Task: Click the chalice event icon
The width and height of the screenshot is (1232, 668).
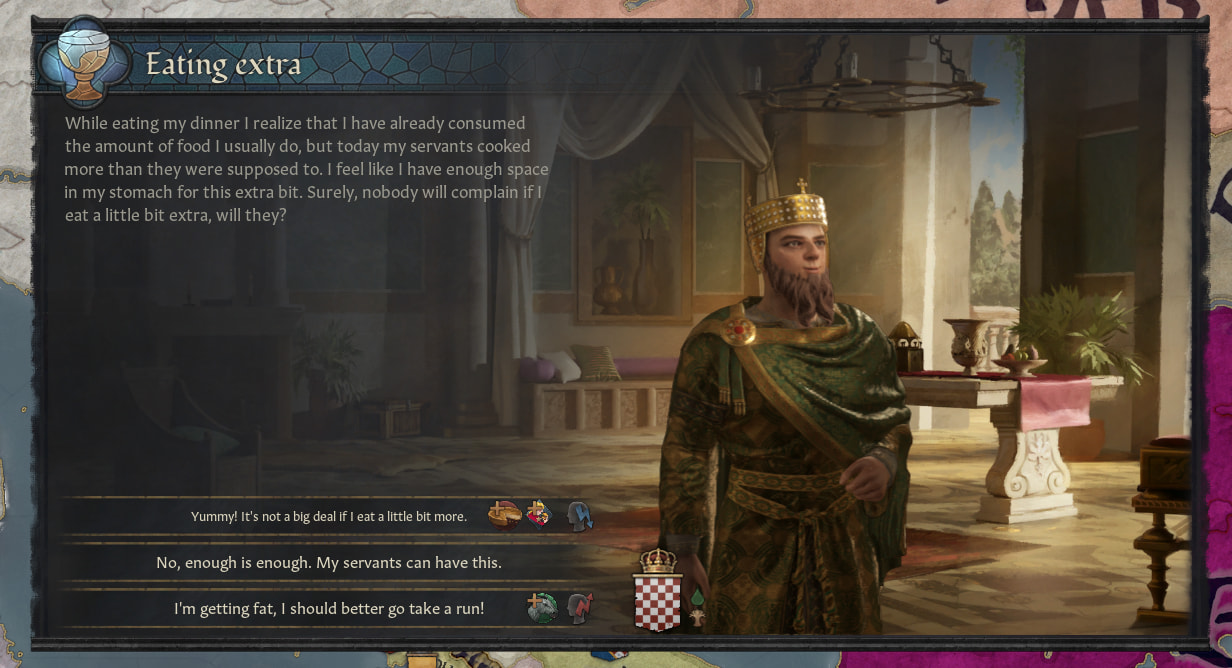Action: point(84,63)
